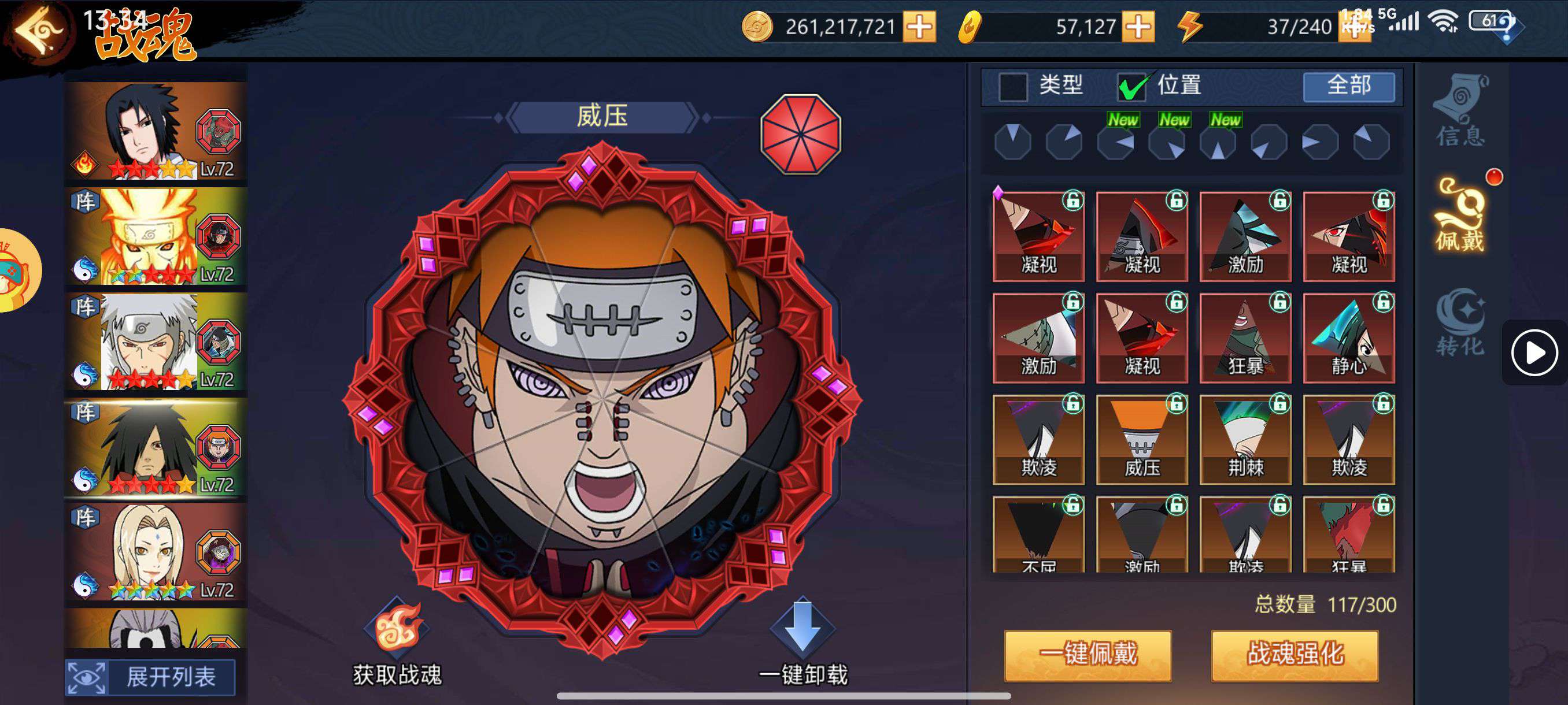Add more gold coins with plus button
Image resolution: width=1568 pixels, height=705 pixels.
tap(919, 27)
